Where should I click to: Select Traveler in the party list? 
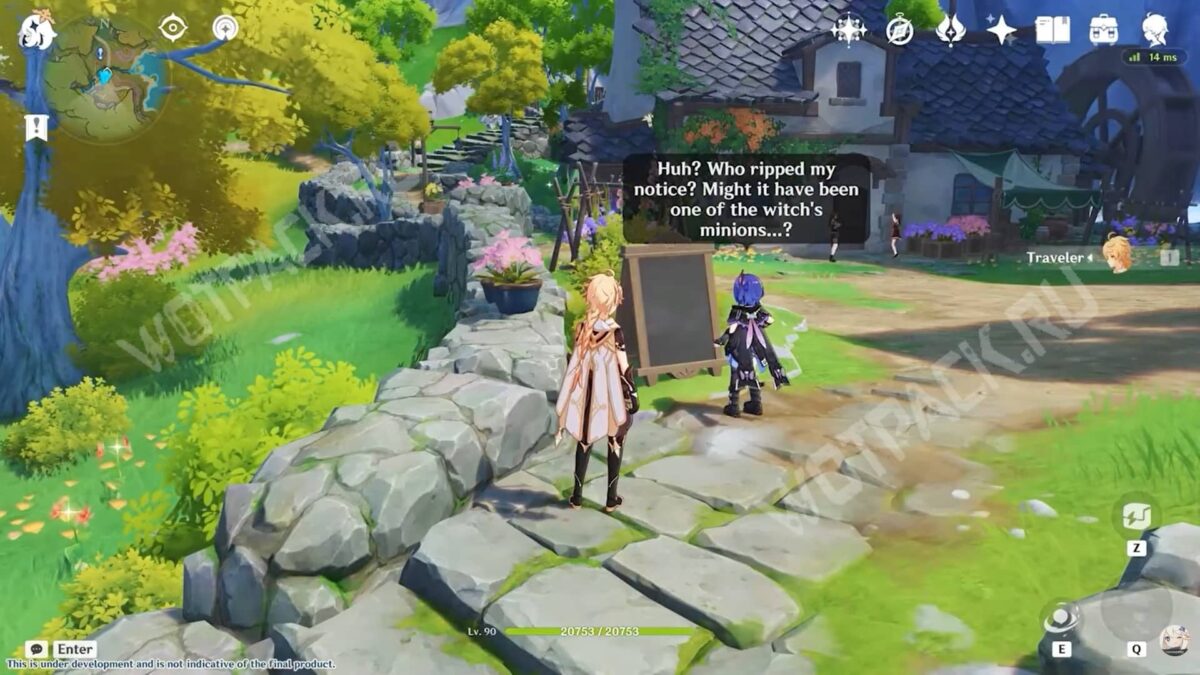(1116, 256)
